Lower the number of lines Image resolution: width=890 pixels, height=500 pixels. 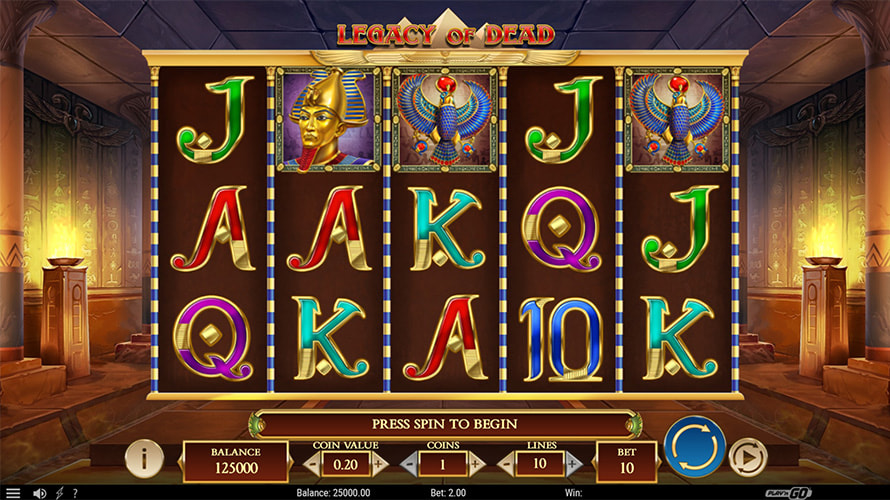tap(505, 464)
